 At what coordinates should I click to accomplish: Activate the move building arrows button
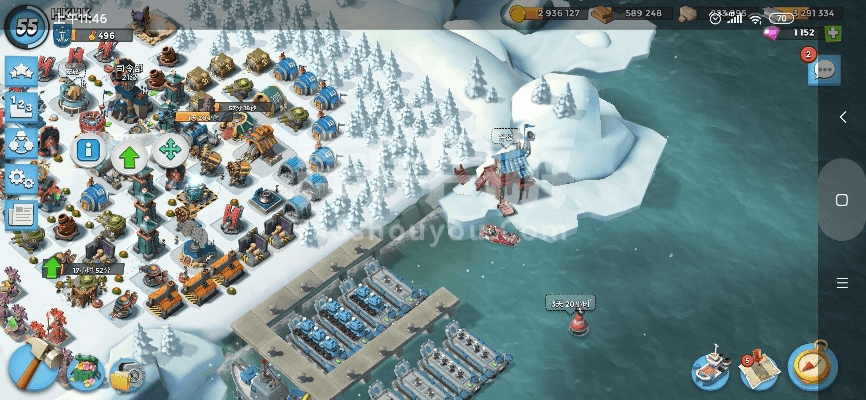(169, 151)
